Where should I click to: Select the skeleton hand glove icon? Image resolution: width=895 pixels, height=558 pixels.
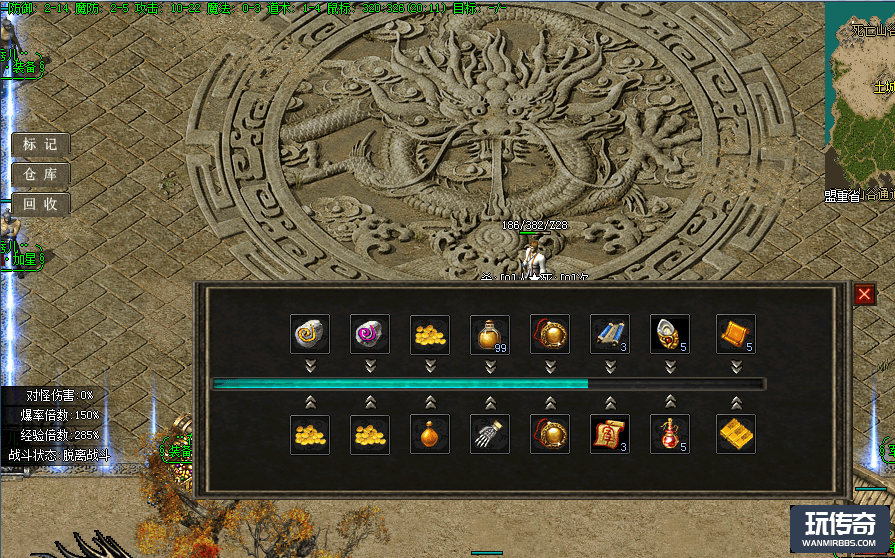coord(490,434)
